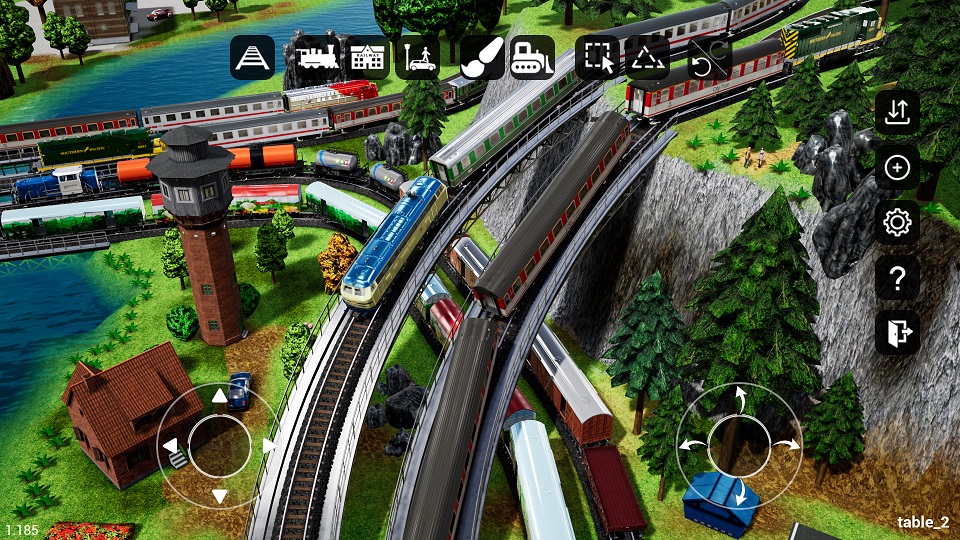Select the bulldozer demolish tool
960x540 pixels.
533,58
